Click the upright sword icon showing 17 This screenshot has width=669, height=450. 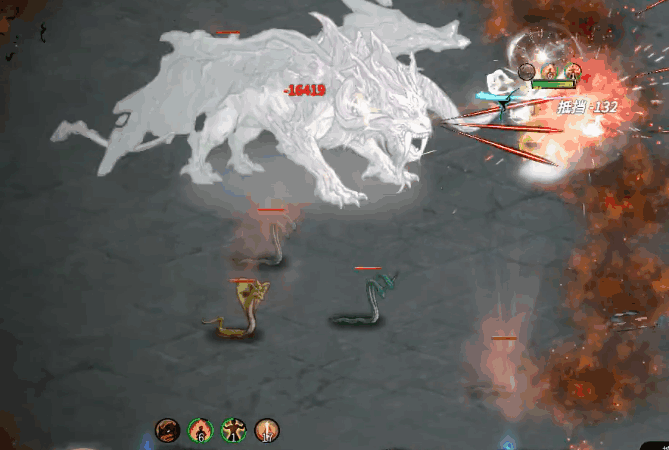point(267,431)
